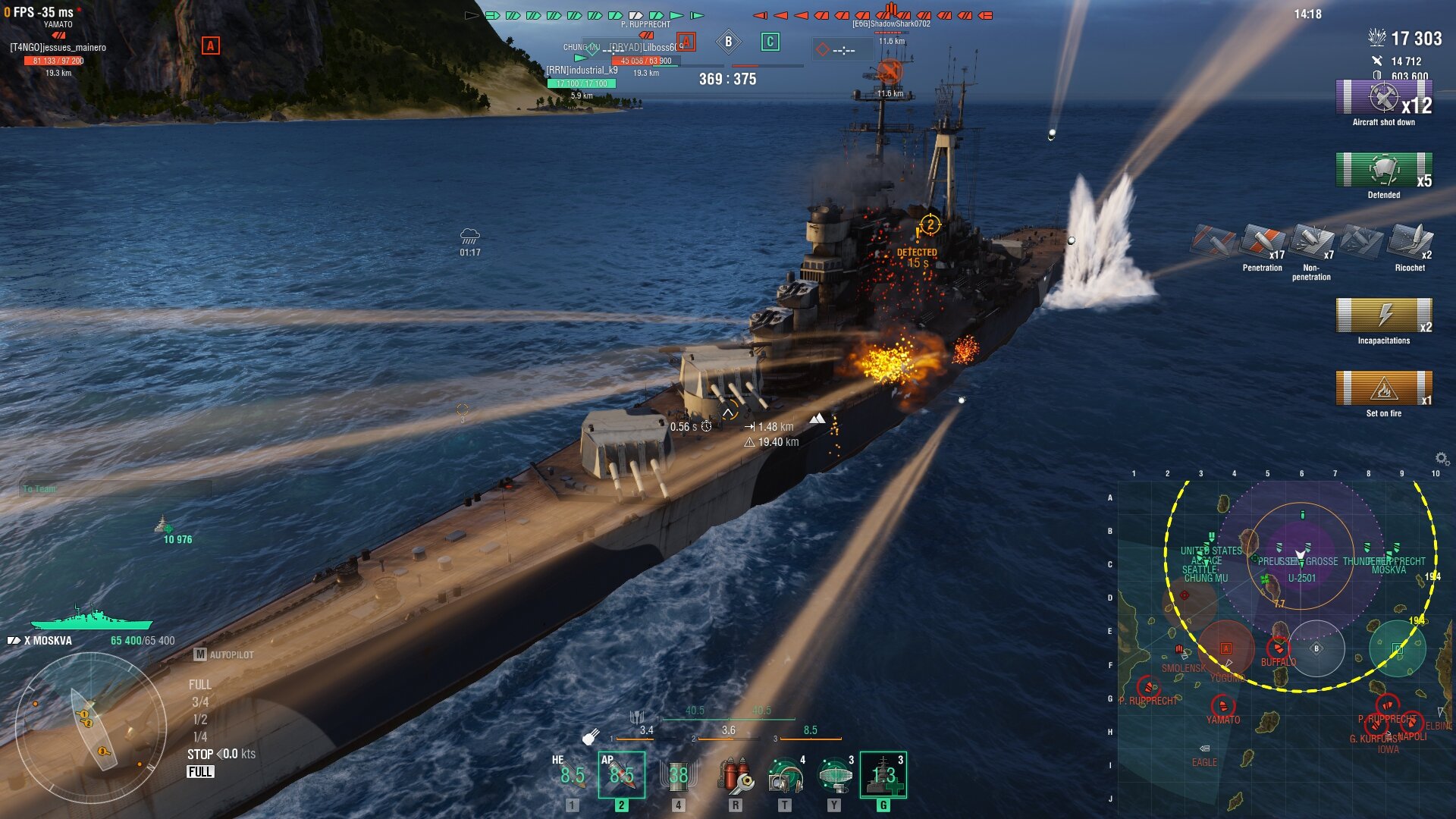The image size is (1456, 819).
Task: Click the Aircraft shot down ribbon
Action: [x=1383, y=99]
